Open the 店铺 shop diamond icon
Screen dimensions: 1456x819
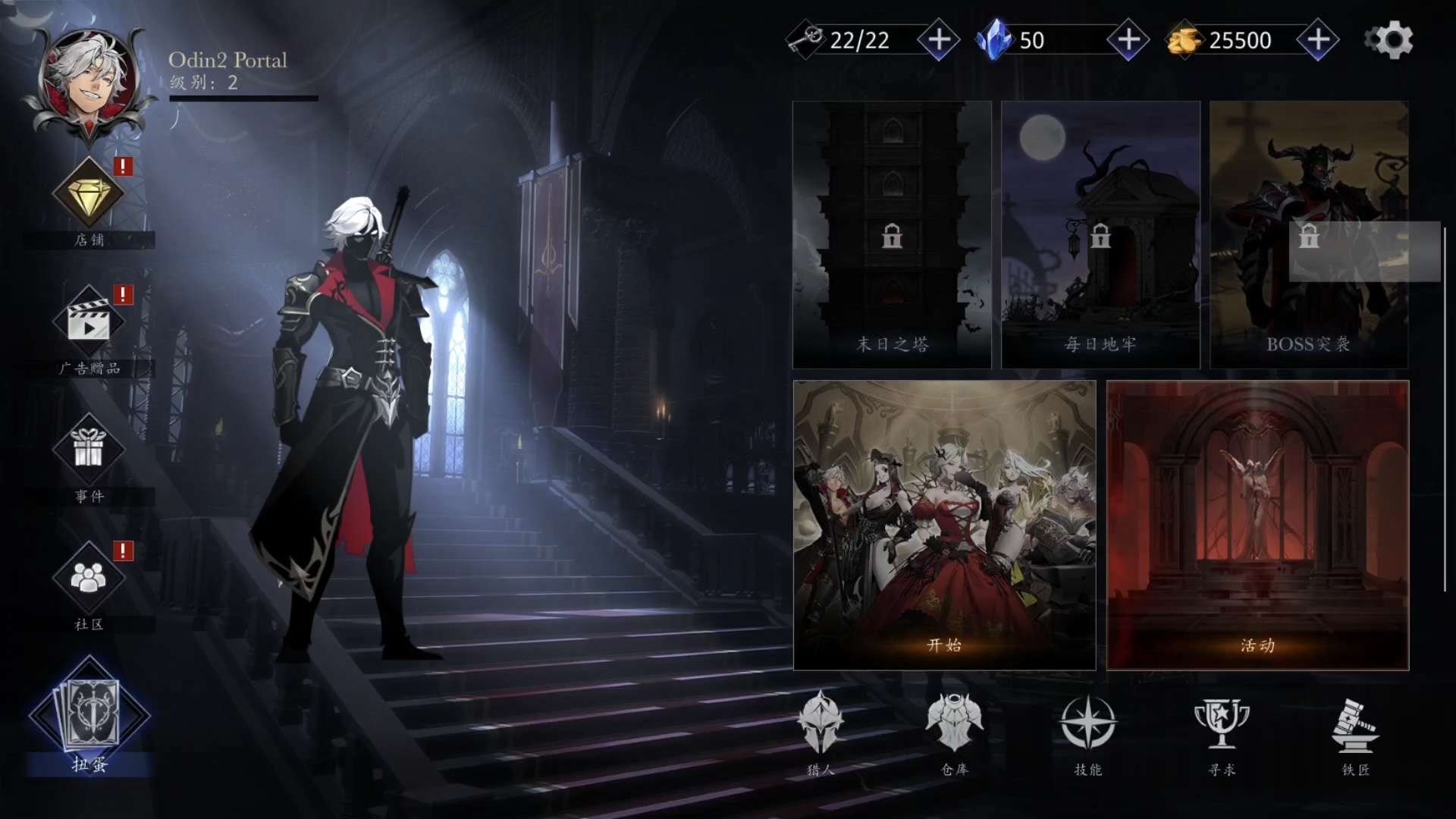point(89,195)
